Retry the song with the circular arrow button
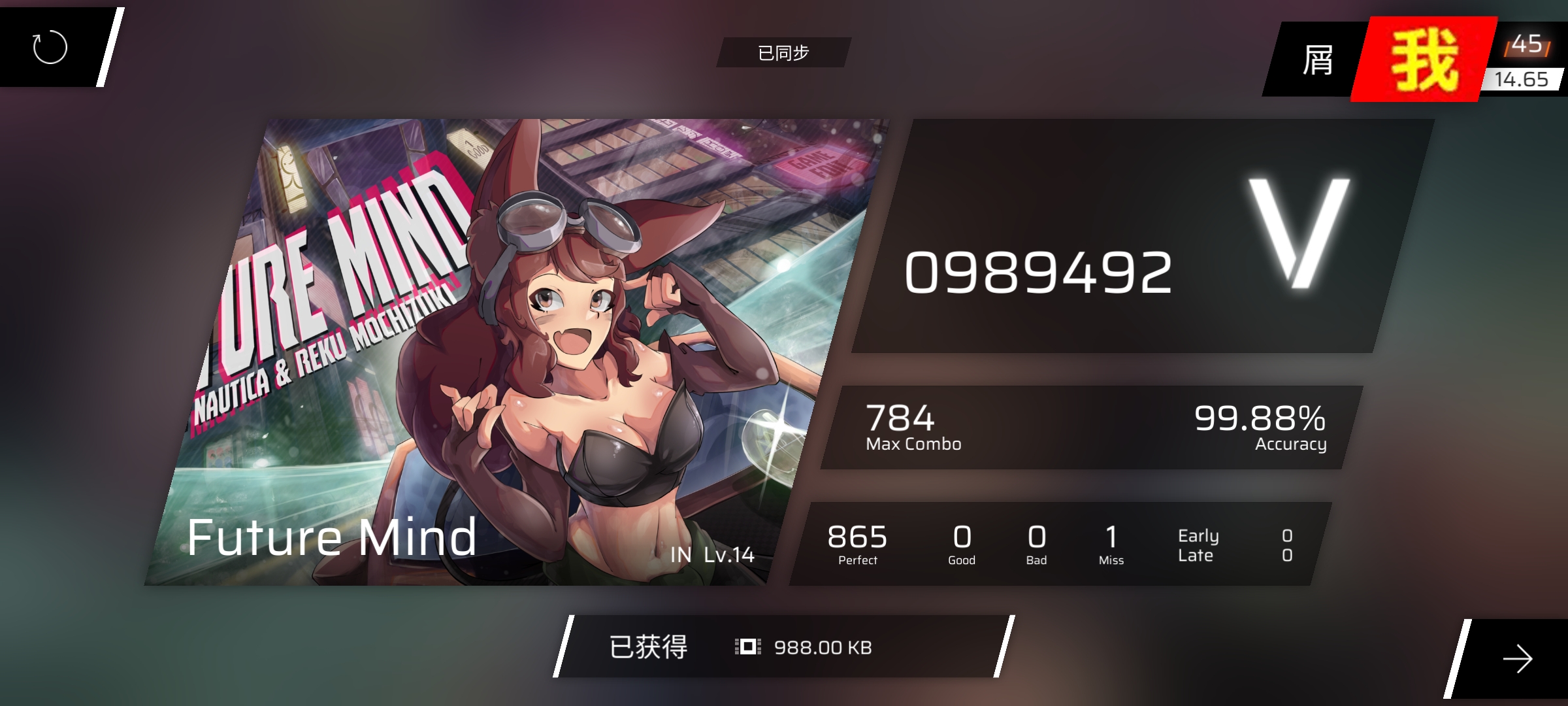1568x706 pixels. tap(50, 47)
